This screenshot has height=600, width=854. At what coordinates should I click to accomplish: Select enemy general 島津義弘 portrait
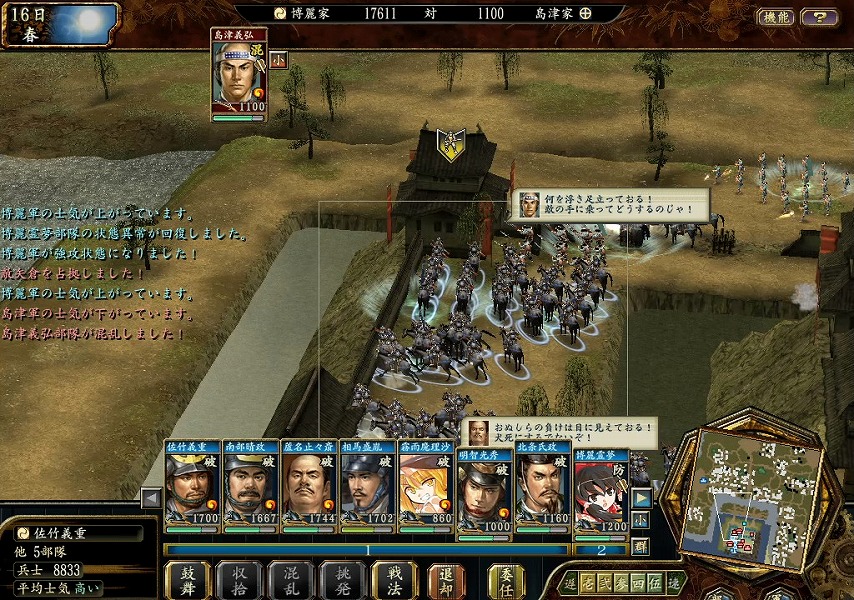pyautogui.click(x=238, y=78)
